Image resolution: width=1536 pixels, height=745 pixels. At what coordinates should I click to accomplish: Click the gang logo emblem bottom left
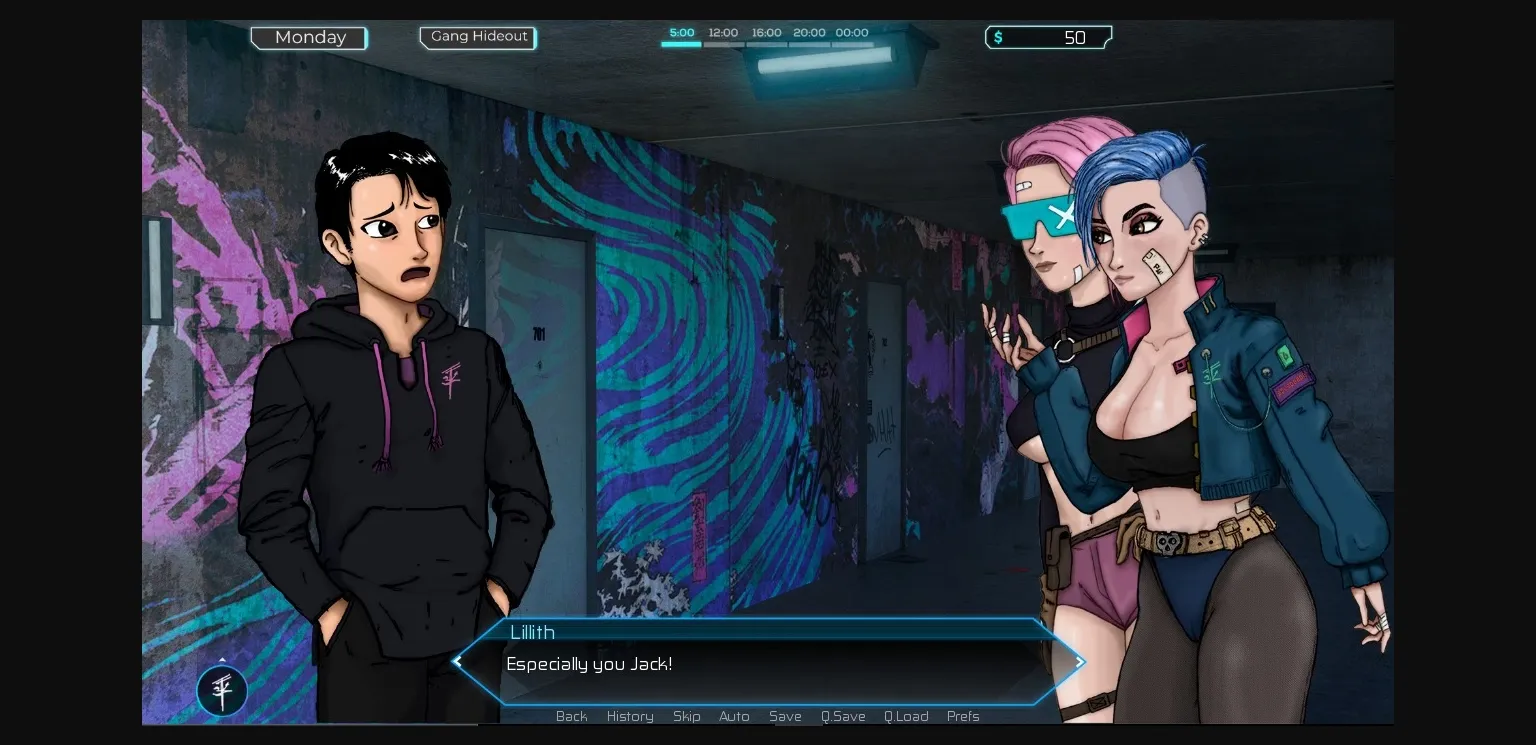click(x=222, y=690)
